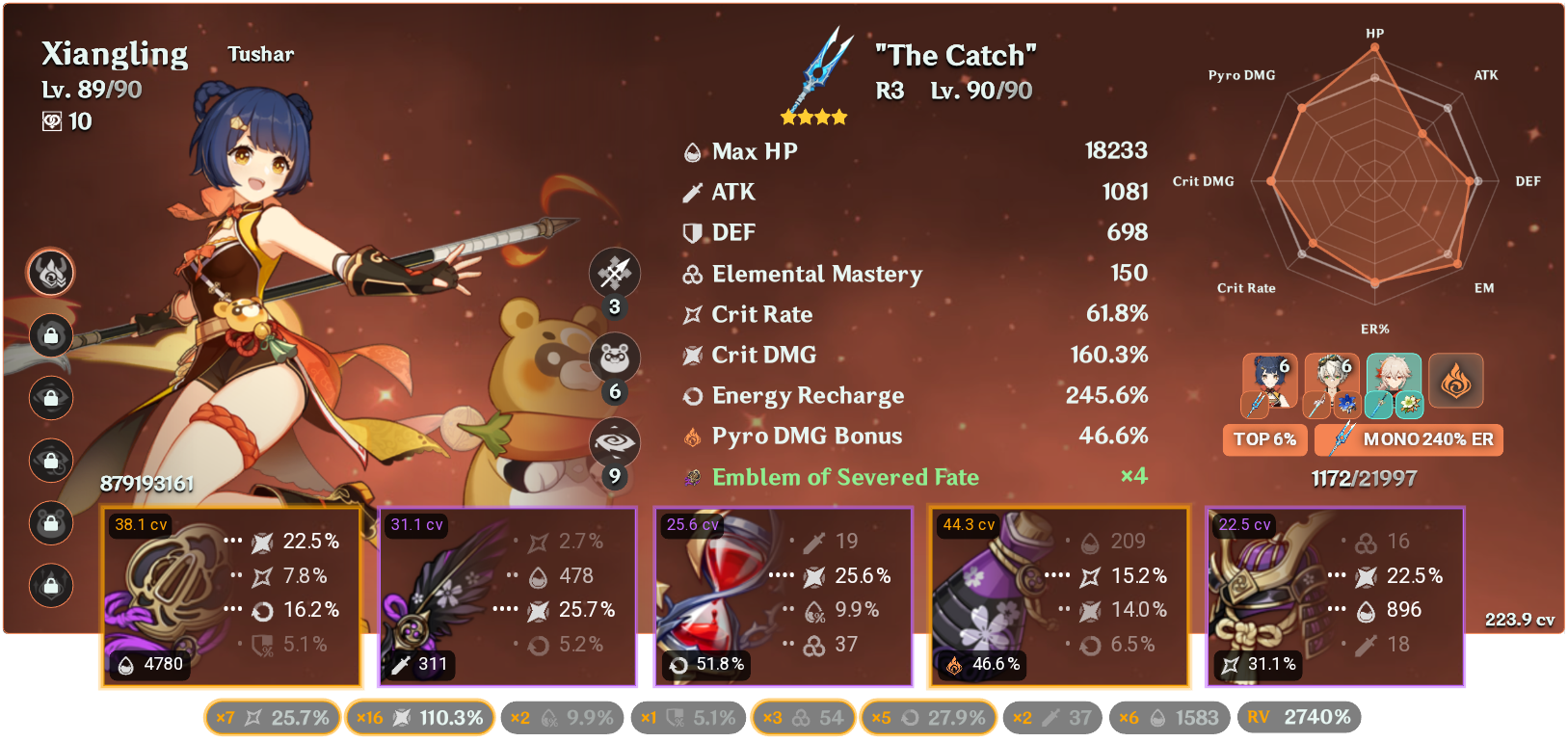
Task: Click the Emblem of Severed Fate set icon
Action: point(692,476)
